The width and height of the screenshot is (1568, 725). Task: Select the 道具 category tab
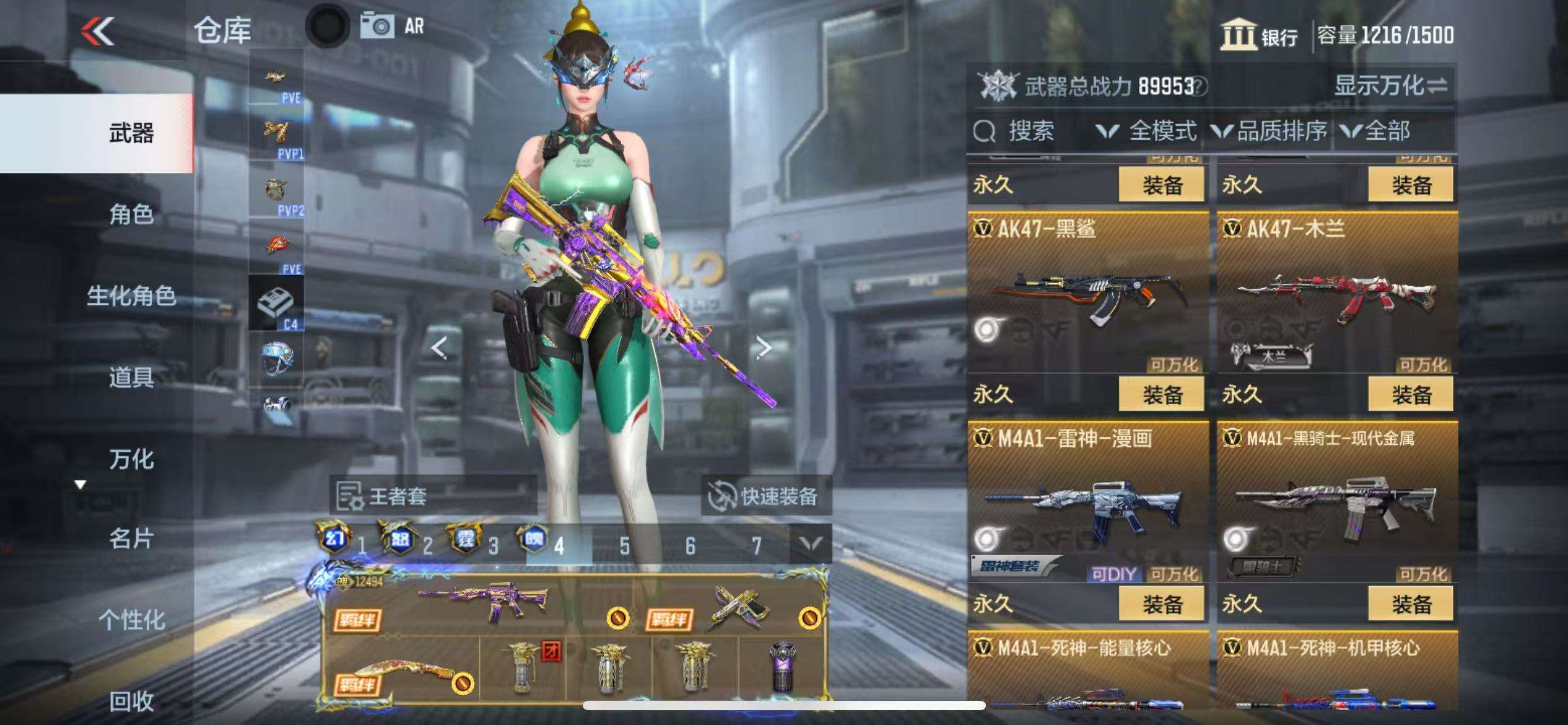coord(131,377)
